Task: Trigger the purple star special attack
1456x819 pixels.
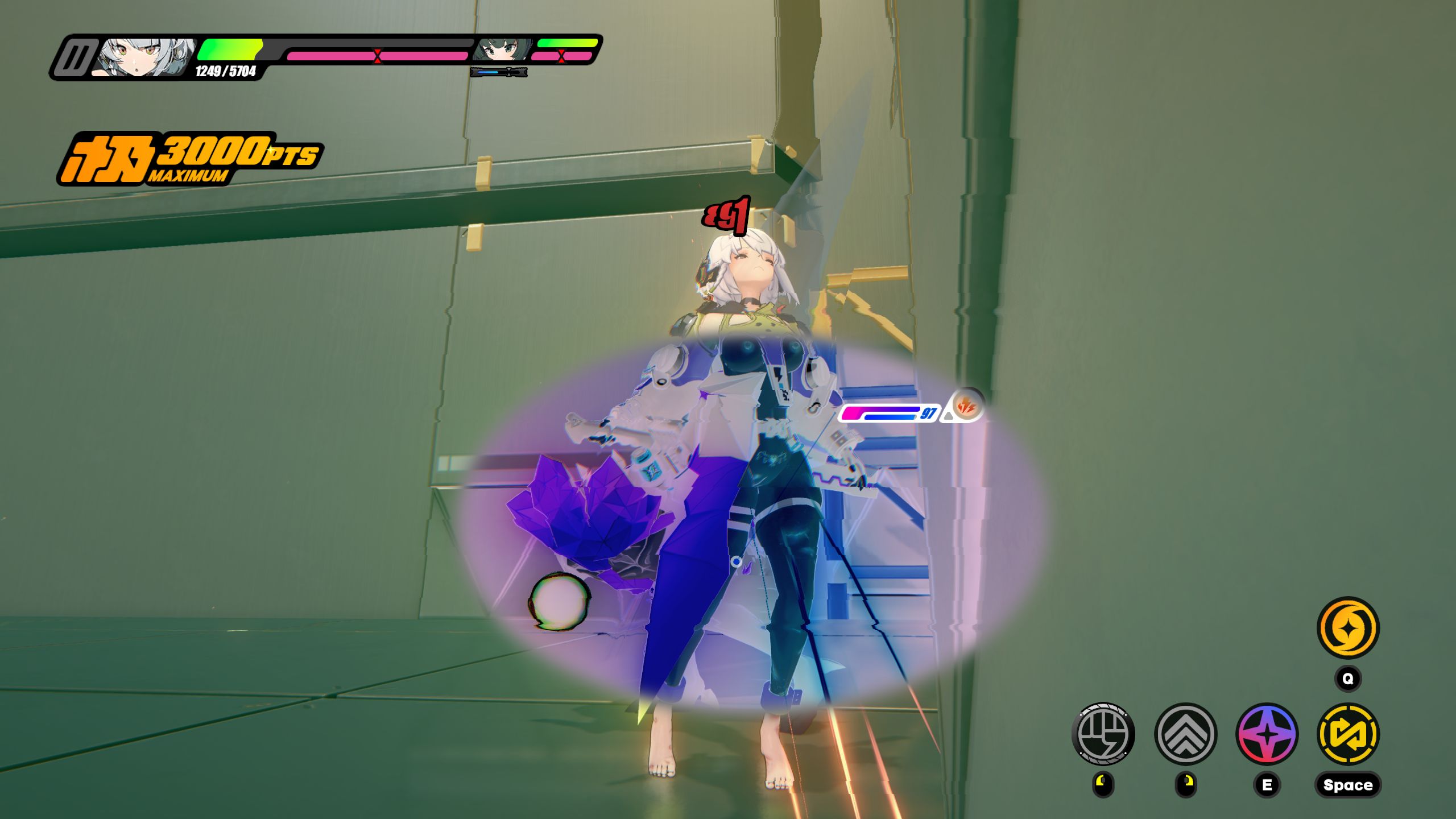Action: pyautogui.click(x=1267, y=734)
